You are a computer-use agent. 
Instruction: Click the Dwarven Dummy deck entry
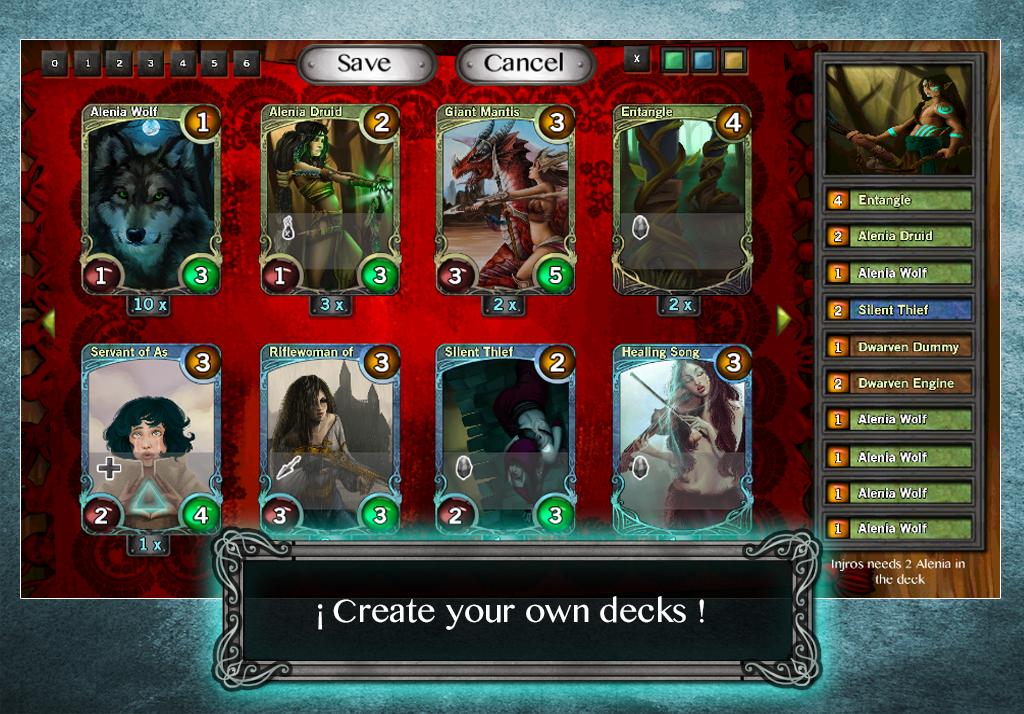pos(899,347)
